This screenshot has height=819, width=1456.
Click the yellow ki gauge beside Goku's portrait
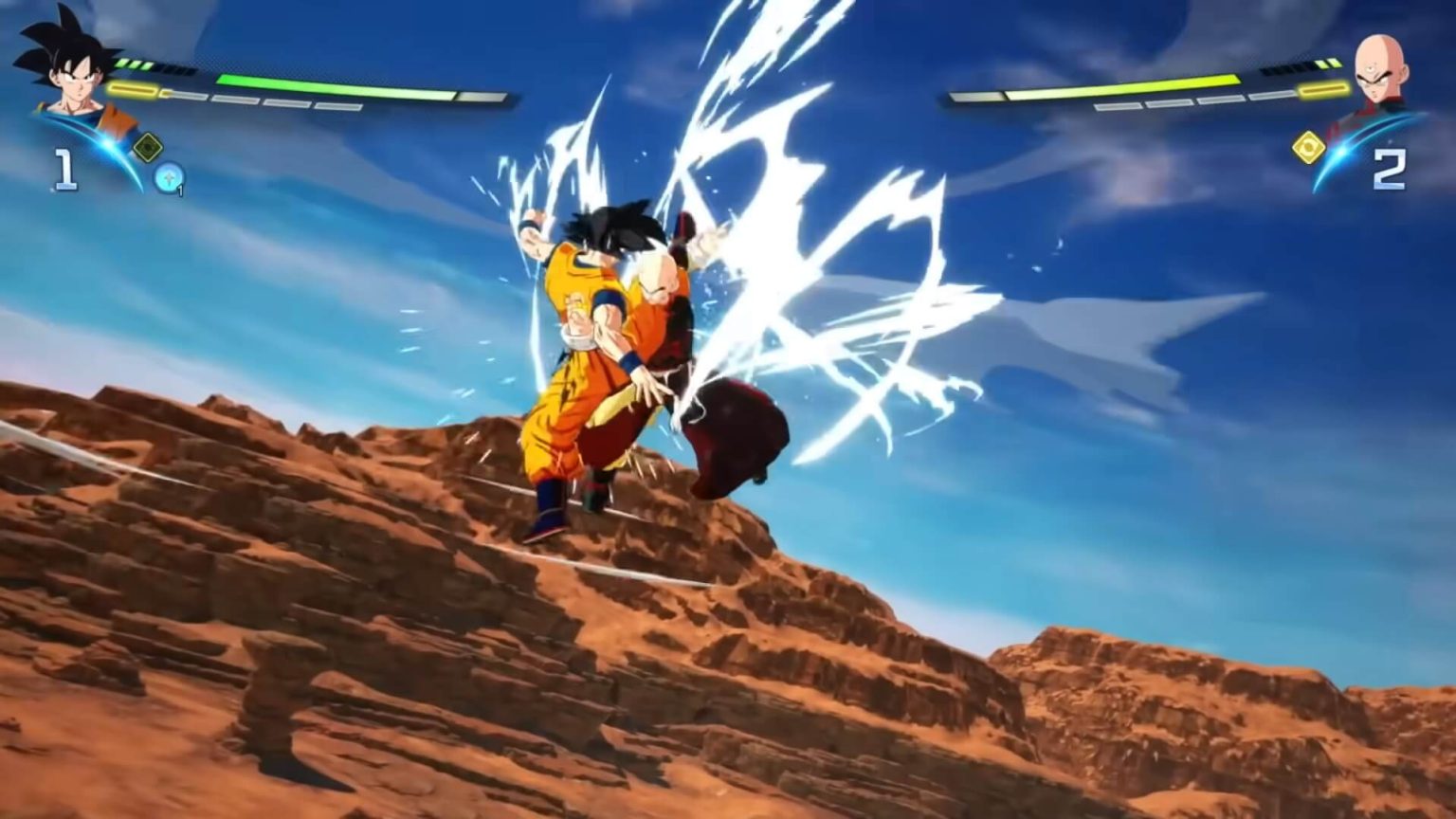133,89
